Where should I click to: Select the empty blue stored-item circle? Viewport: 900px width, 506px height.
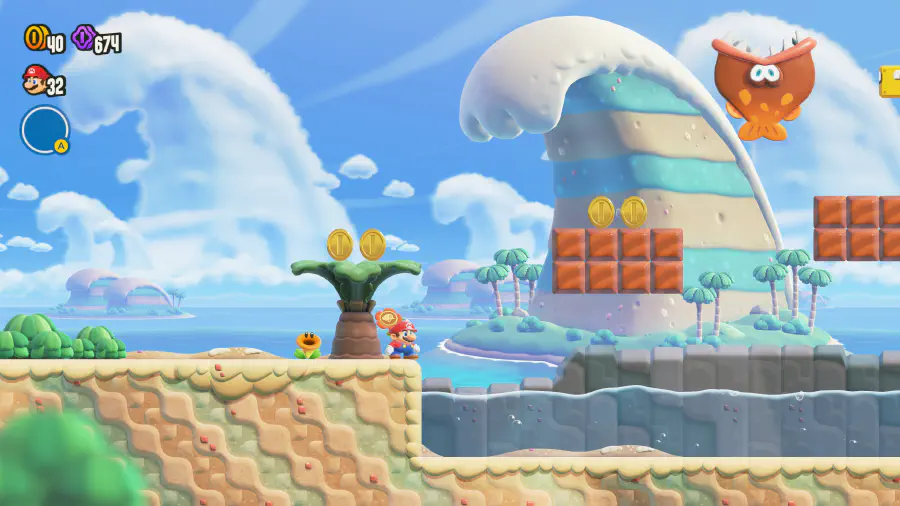(44, 129)
